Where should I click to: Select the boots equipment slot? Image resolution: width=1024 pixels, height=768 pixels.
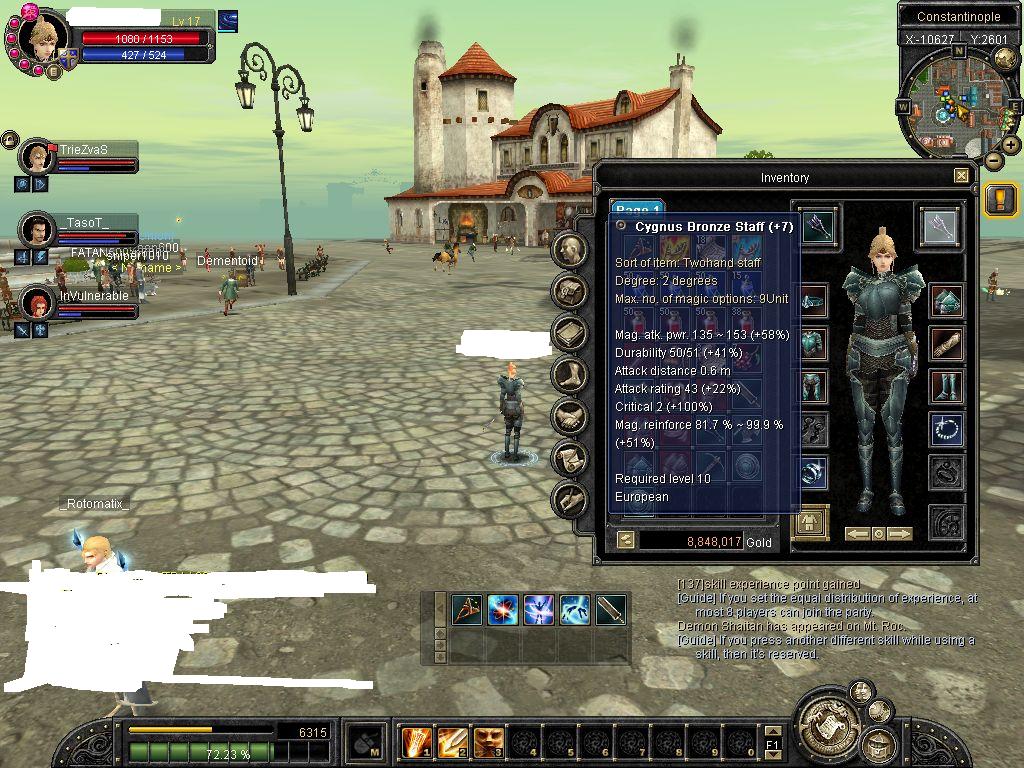[945, 386]
